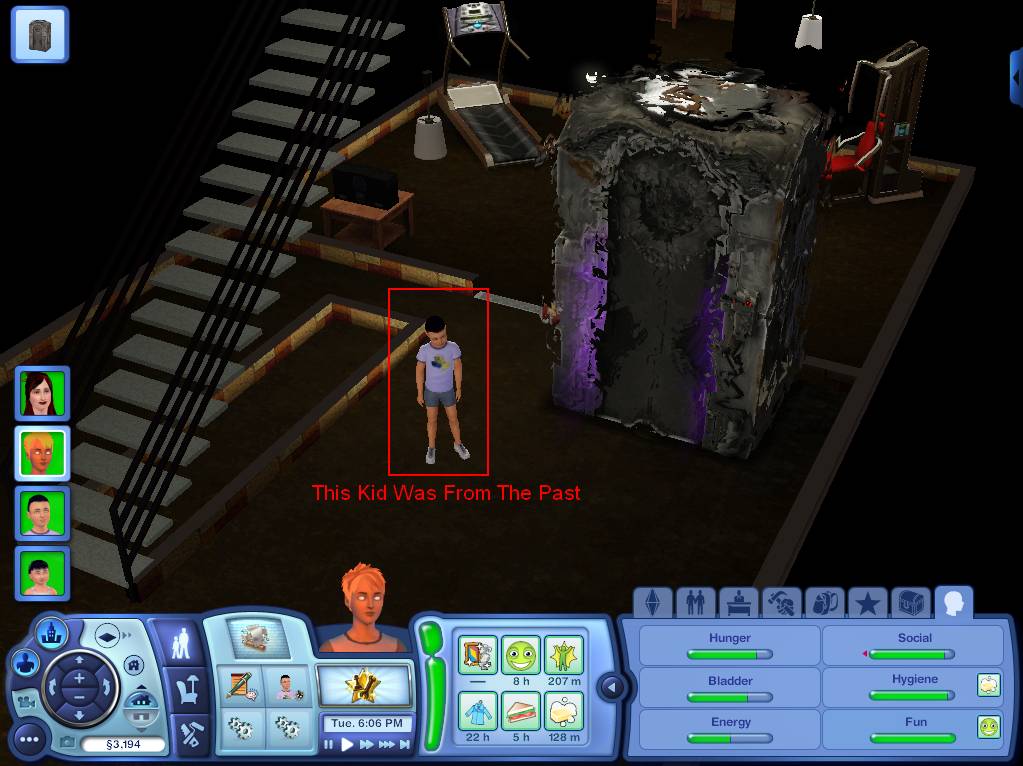Set game speed to normal play
This screenshot has width=1023, height=766.
pos(348,744)
